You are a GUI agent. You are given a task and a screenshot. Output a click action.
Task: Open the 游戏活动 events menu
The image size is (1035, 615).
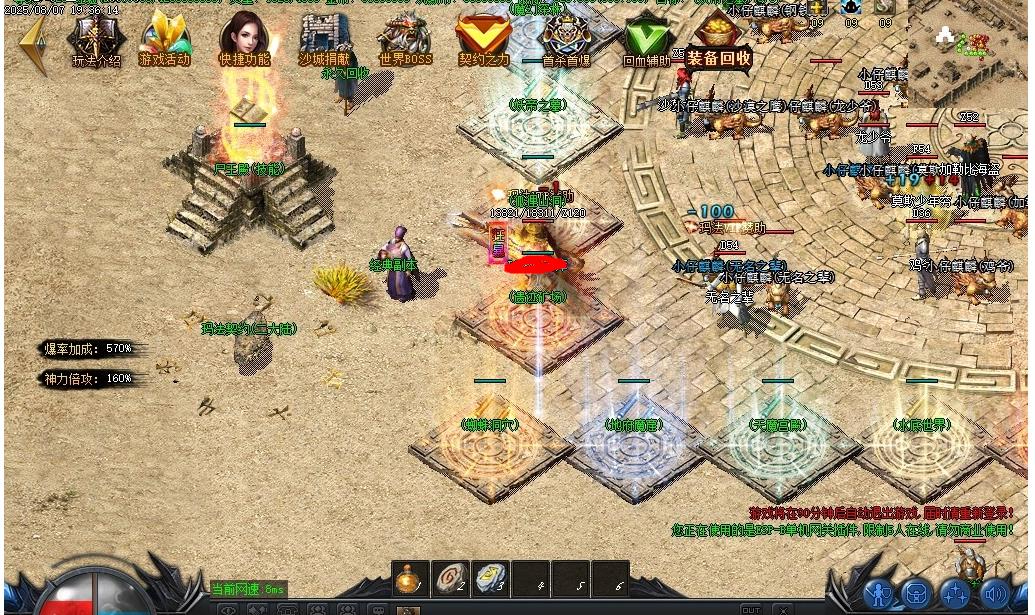tap(164, 40)
